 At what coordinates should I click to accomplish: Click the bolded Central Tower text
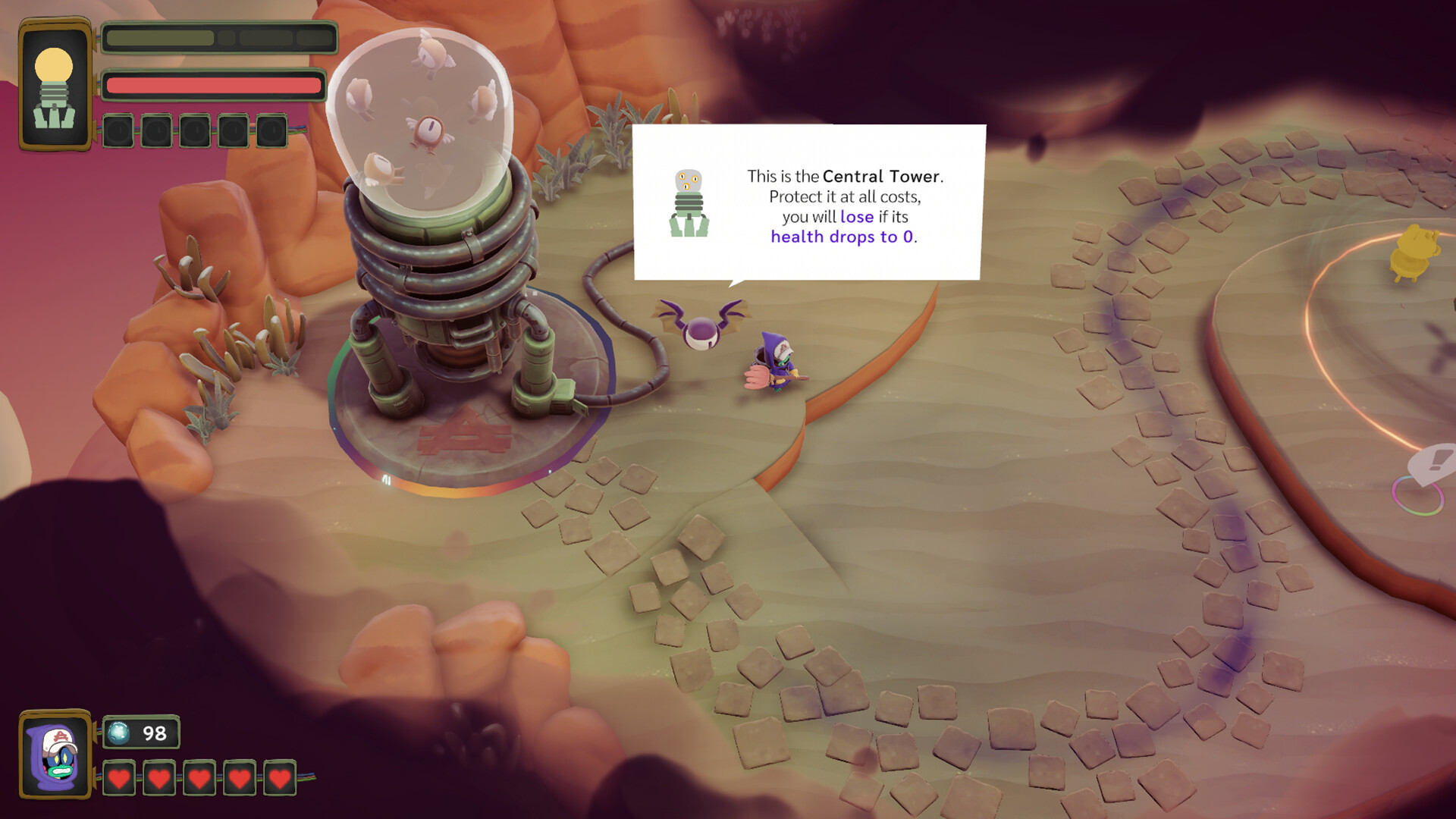pos(882,176)
